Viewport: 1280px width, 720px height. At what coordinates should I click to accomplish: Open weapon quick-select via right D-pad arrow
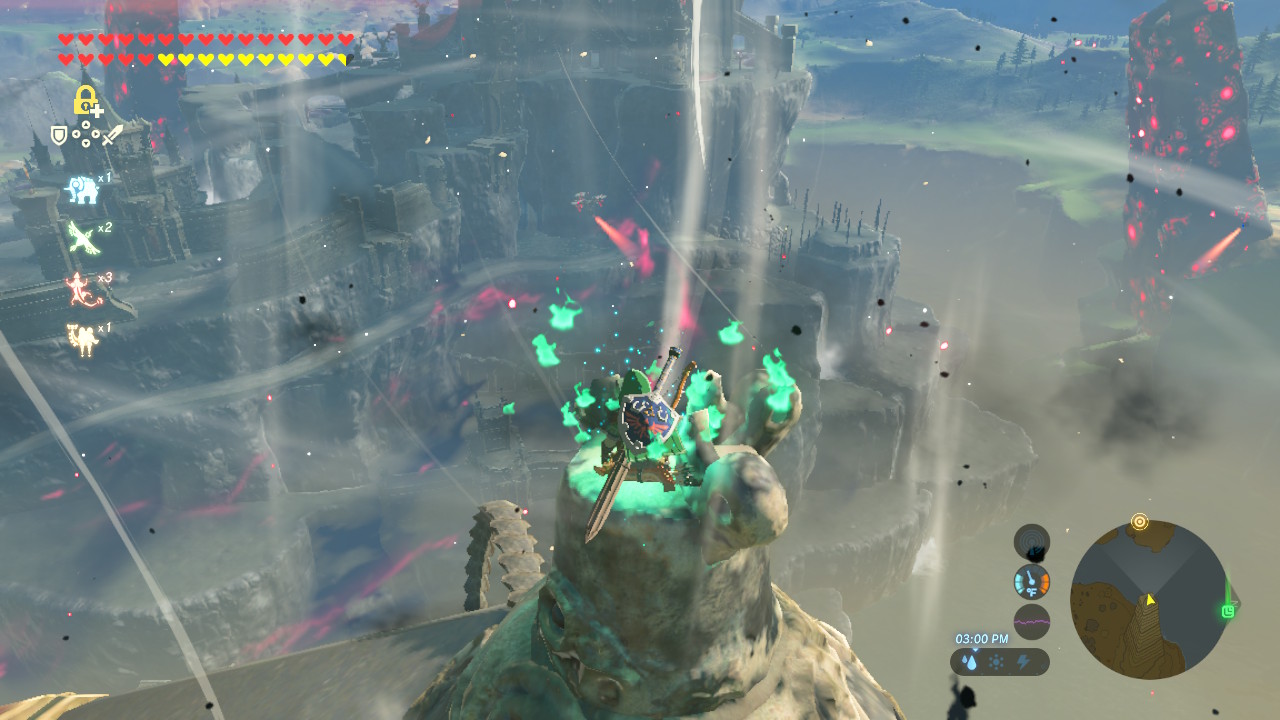tap(97, 133)
